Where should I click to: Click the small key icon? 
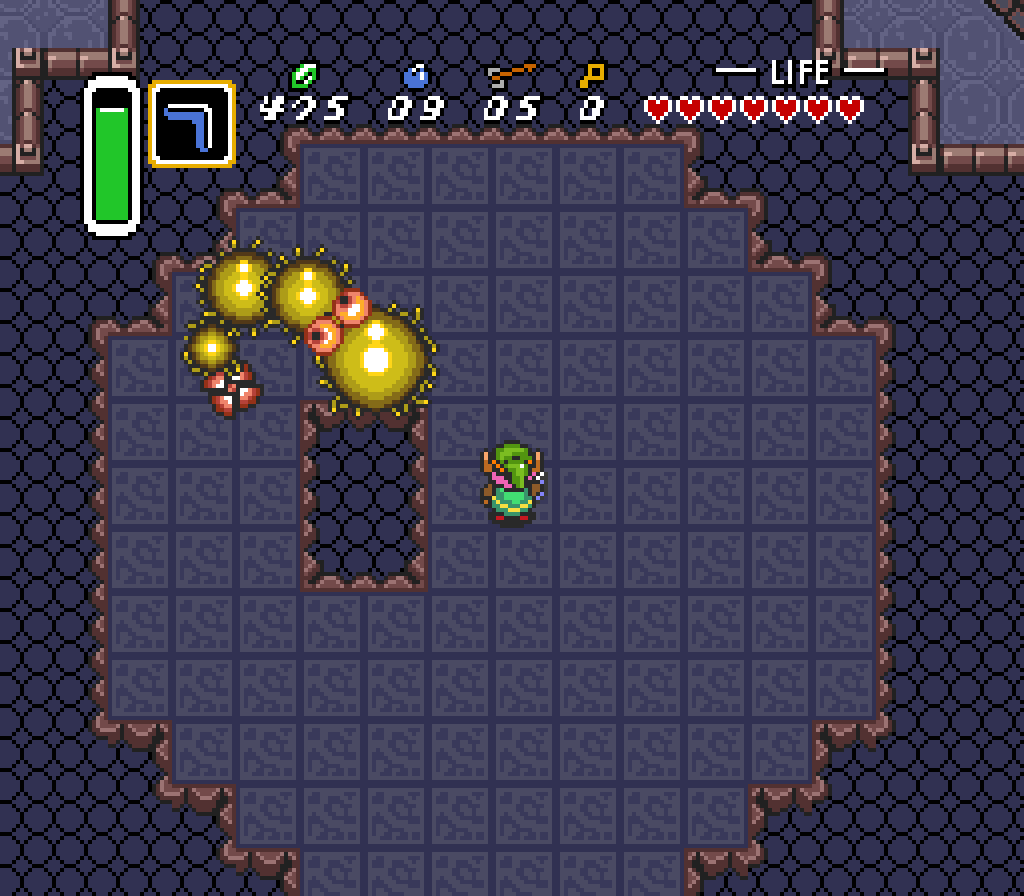(592, 75)
